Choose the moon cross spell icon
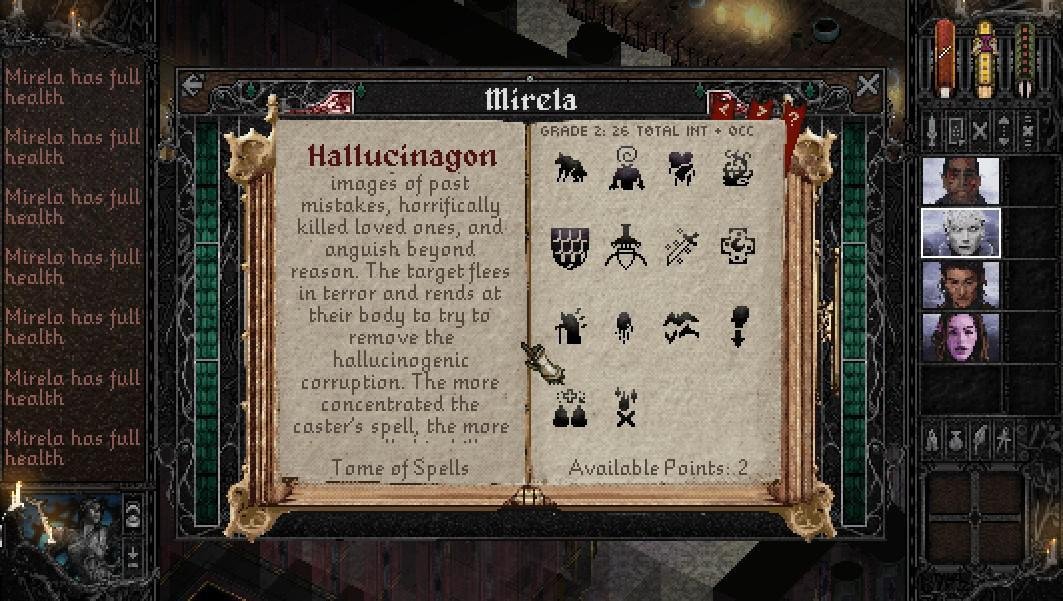 click(x=737, y=246)
